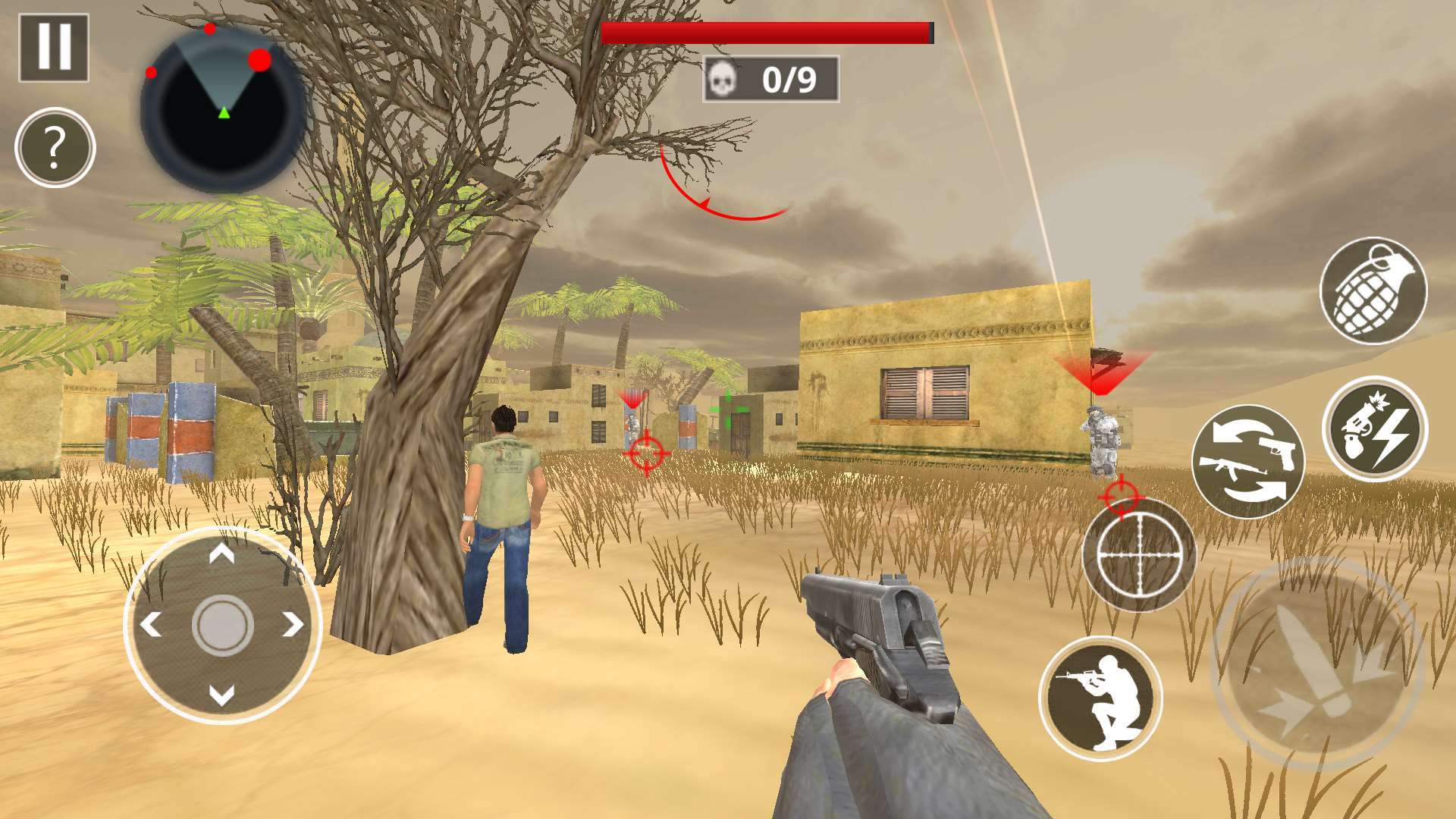
Task: Throw a grenade
Action: coord(1373,291)
